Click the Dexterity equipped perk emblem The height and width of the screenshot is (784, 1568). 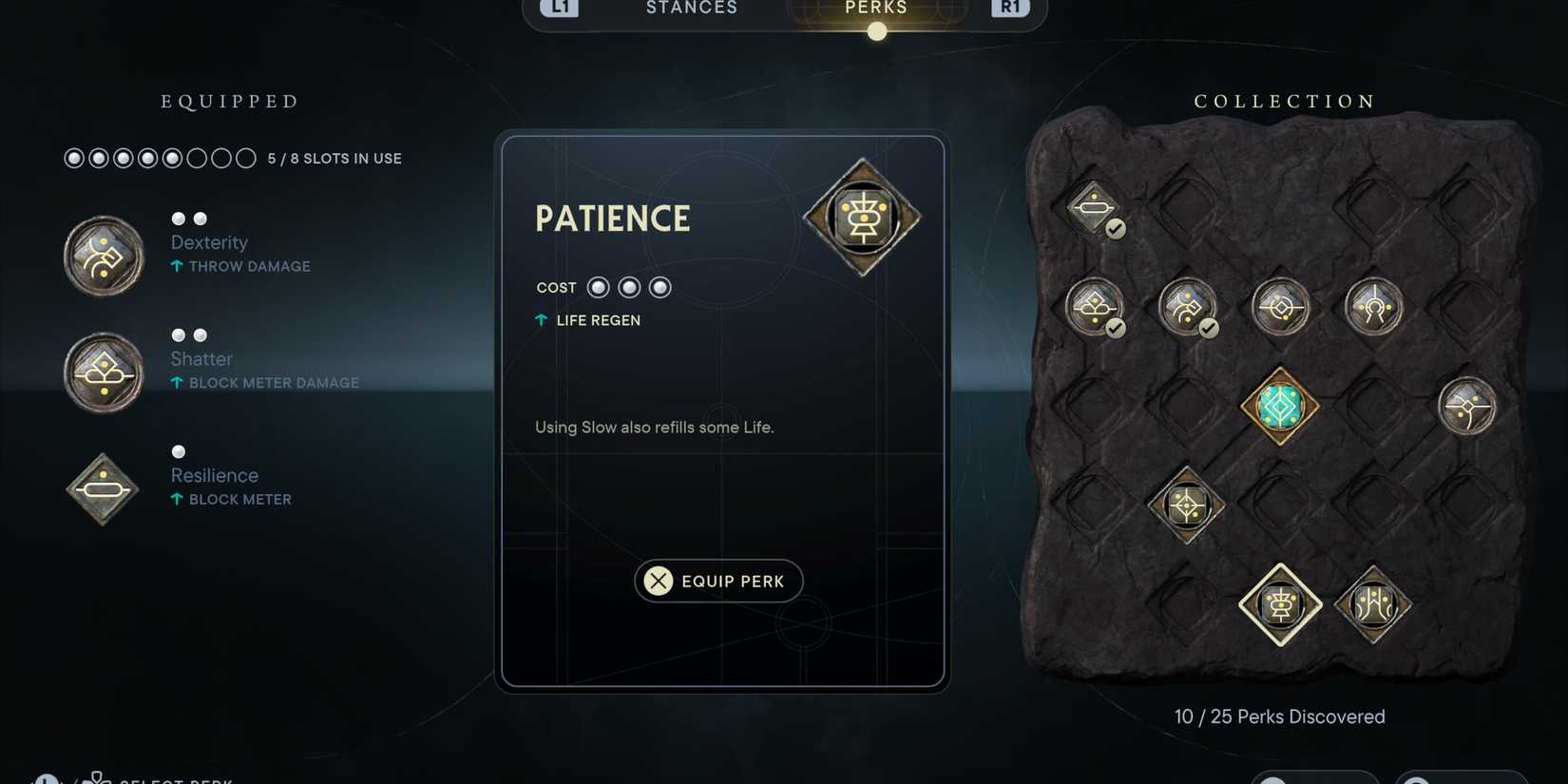coord(103,254)
